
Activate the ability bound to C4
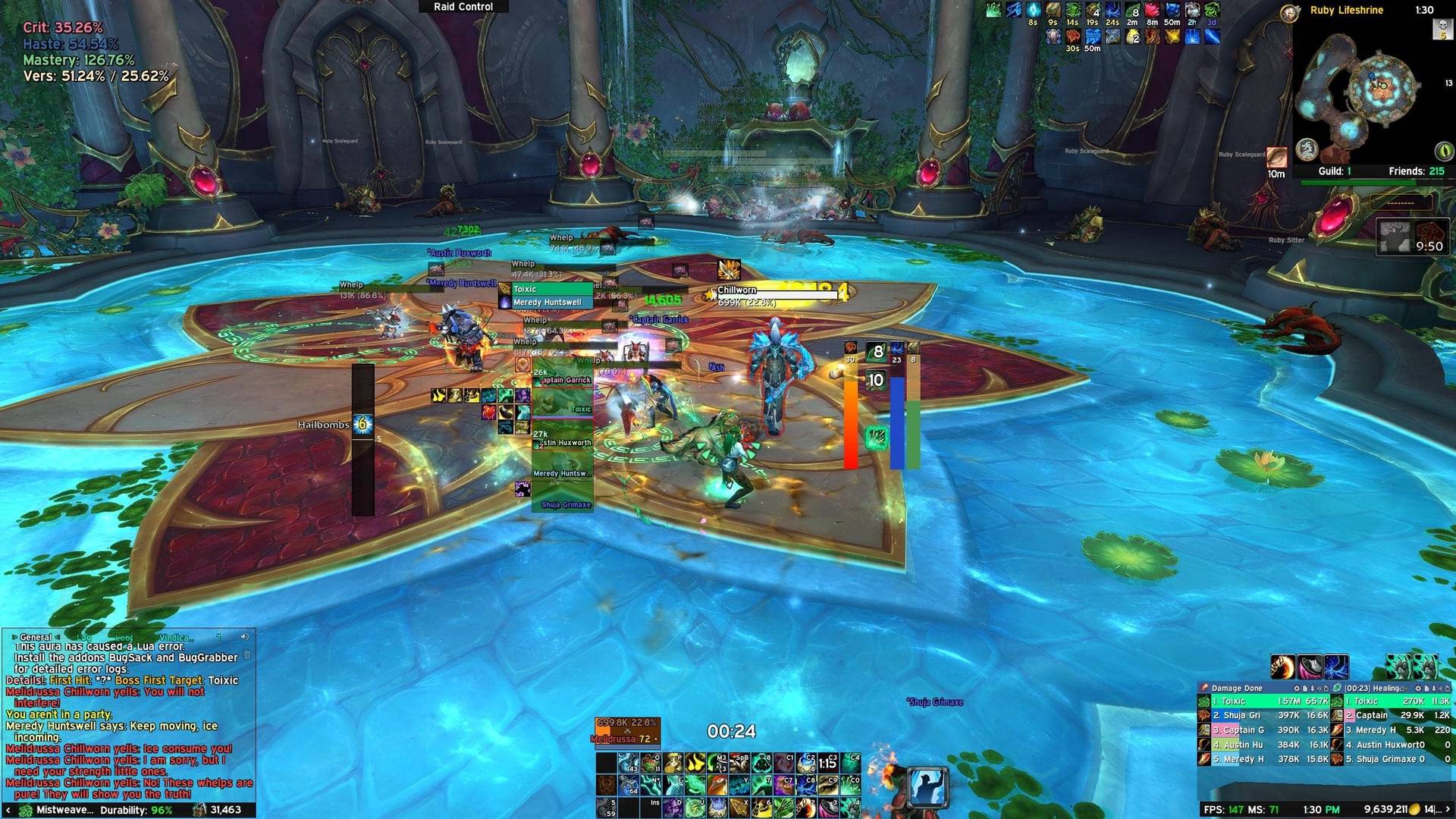point(851,762)
